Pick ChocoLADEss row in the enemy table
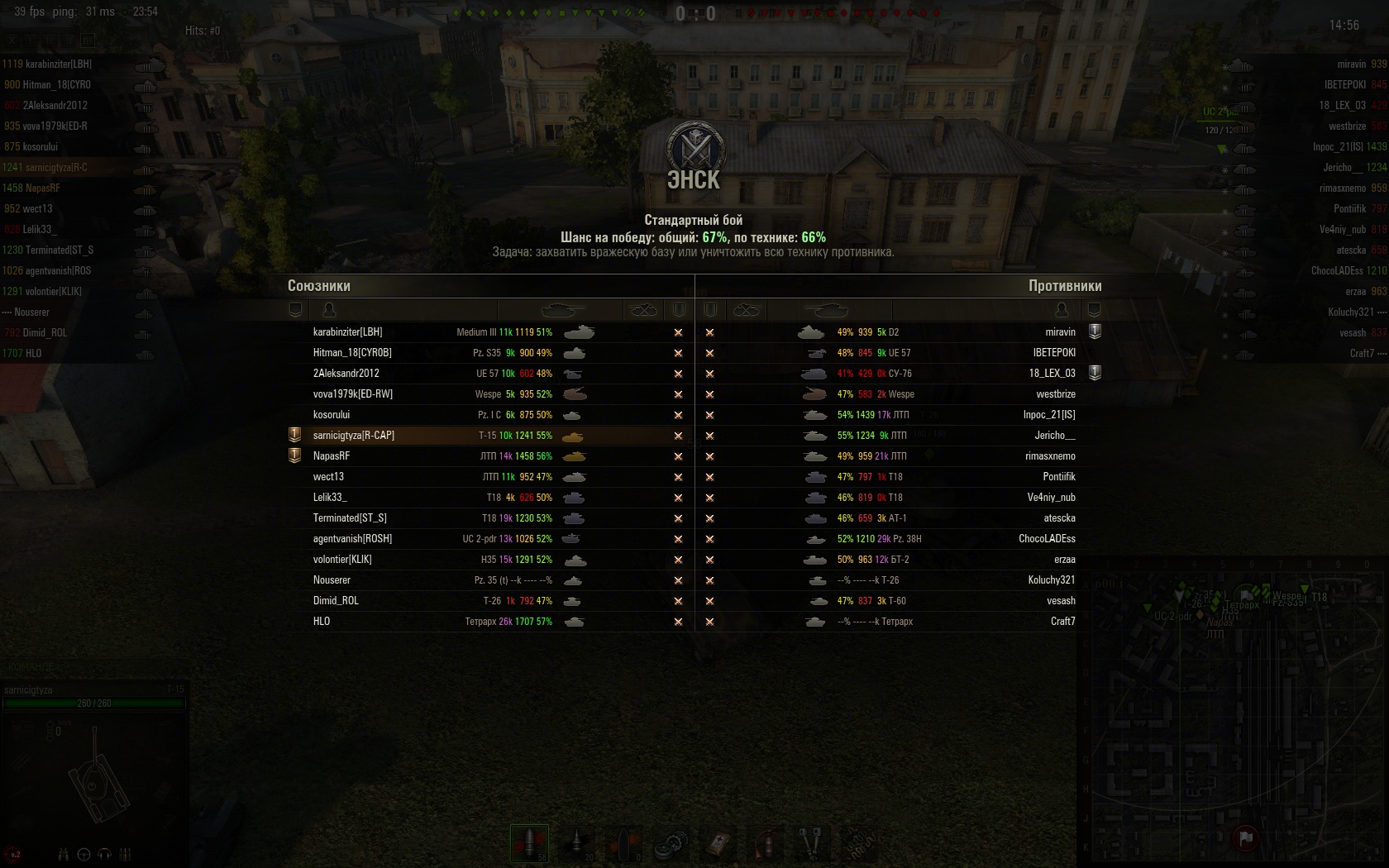The image size is (1389, 868). pyautogui.click(x=1047, y=539)
